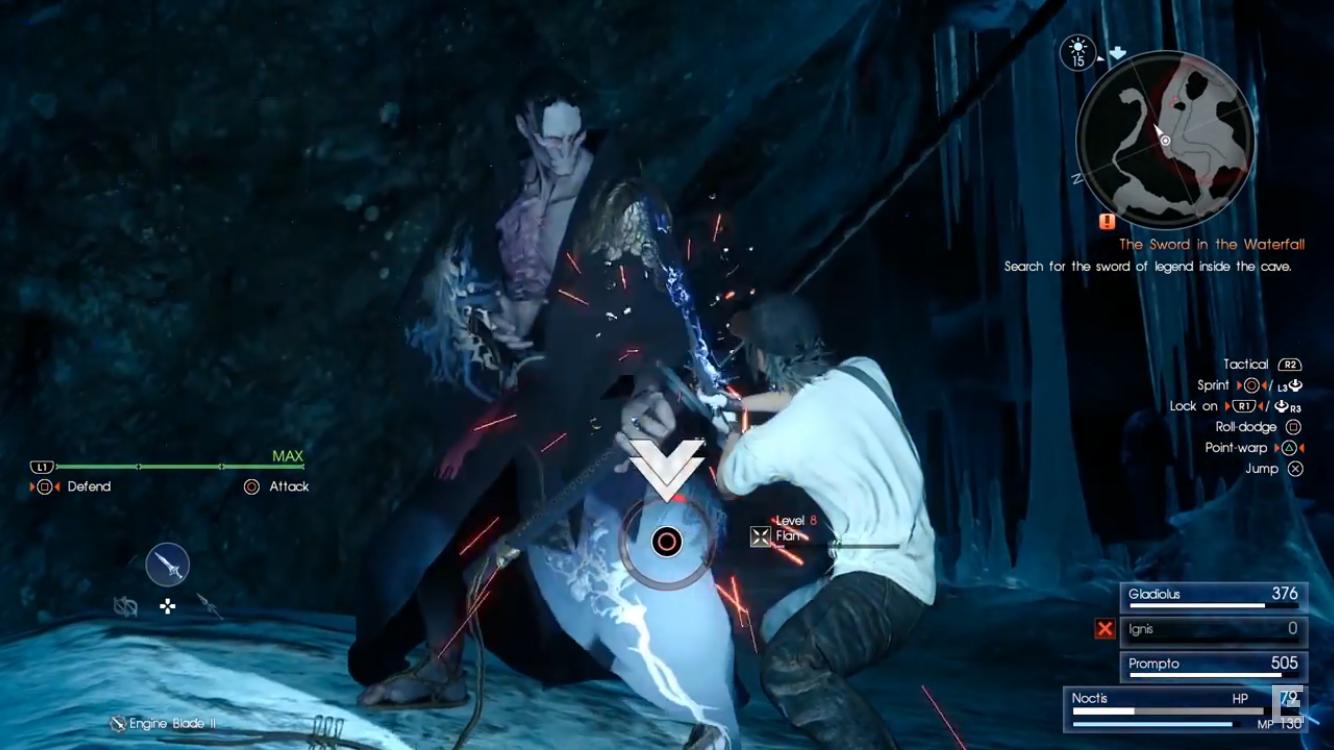Select the downed Ignis party panel

[1213, 630]
